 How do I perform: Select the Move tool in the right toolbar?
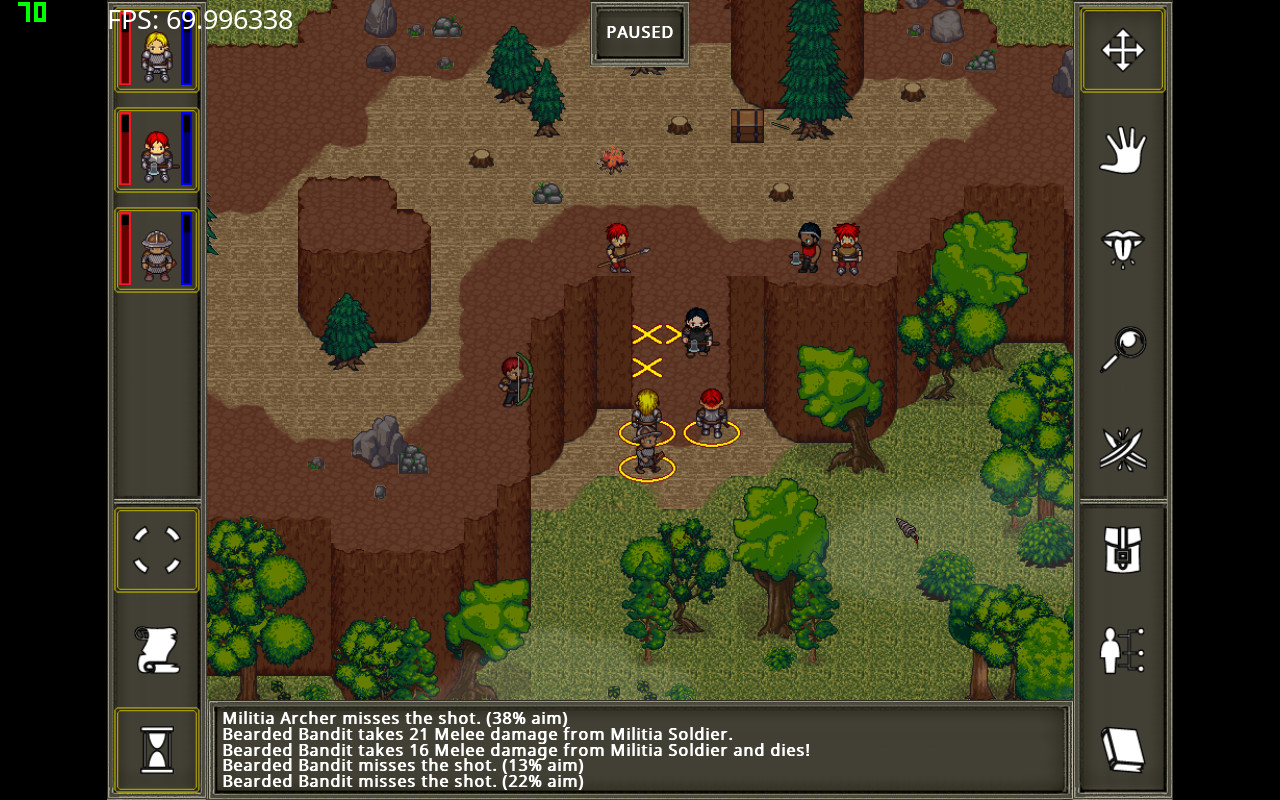1122,48
